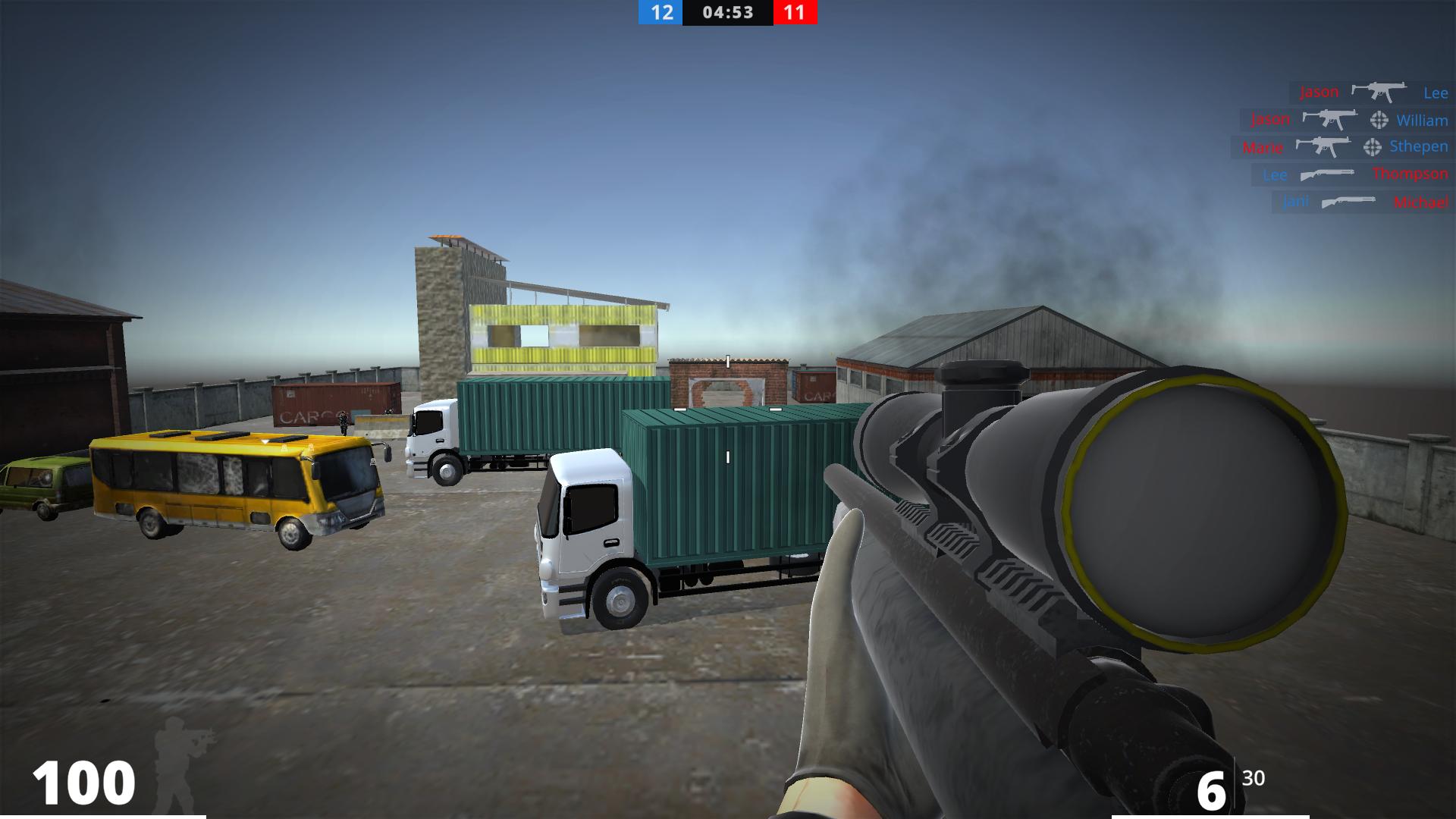1456x819 pixels.
Task: Expand the kill feed entry for Jani versus Michael
Action: click(1357, 202)
